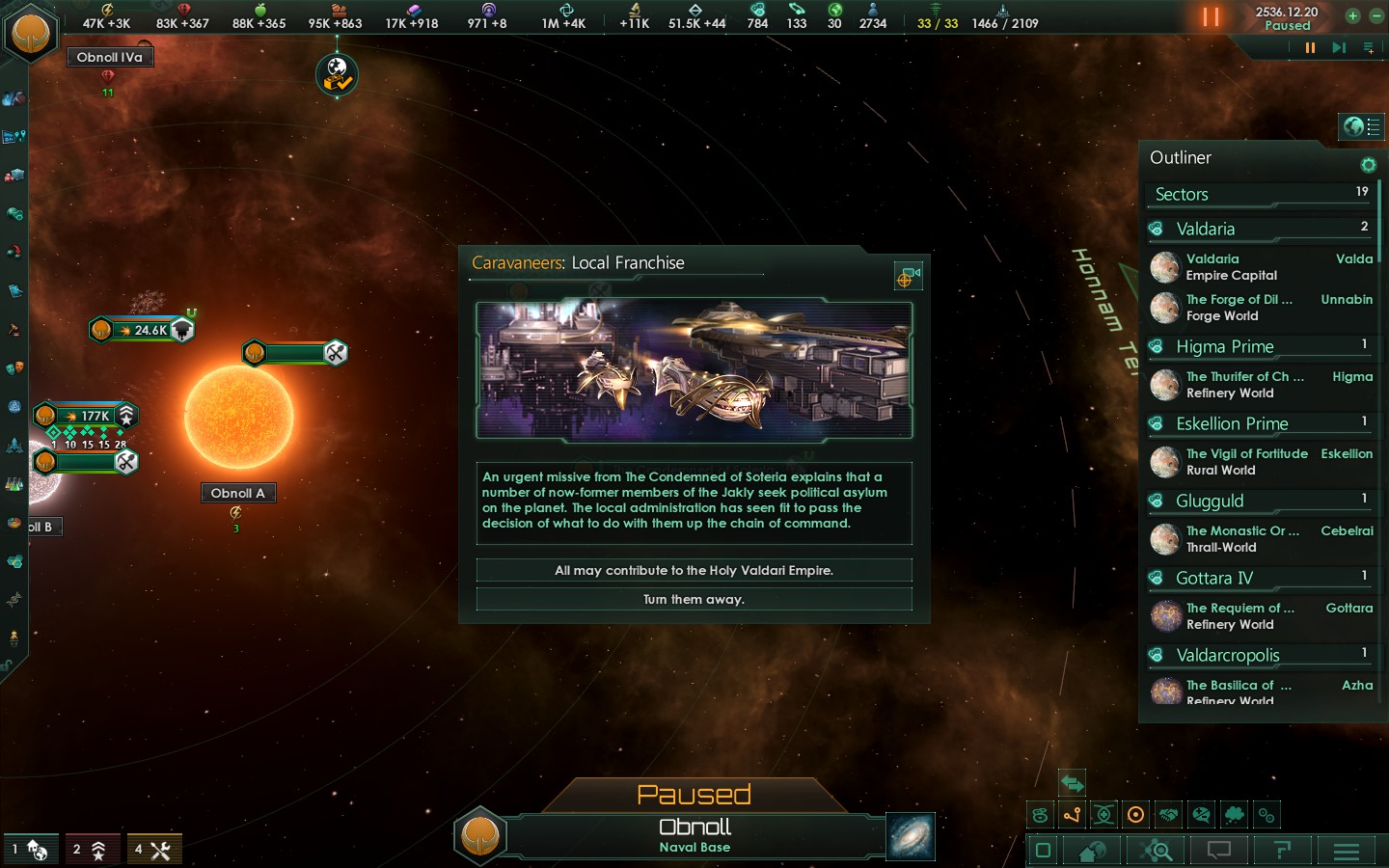
Task: Click the go-to-location icon in event window
Action: [907, 277]
